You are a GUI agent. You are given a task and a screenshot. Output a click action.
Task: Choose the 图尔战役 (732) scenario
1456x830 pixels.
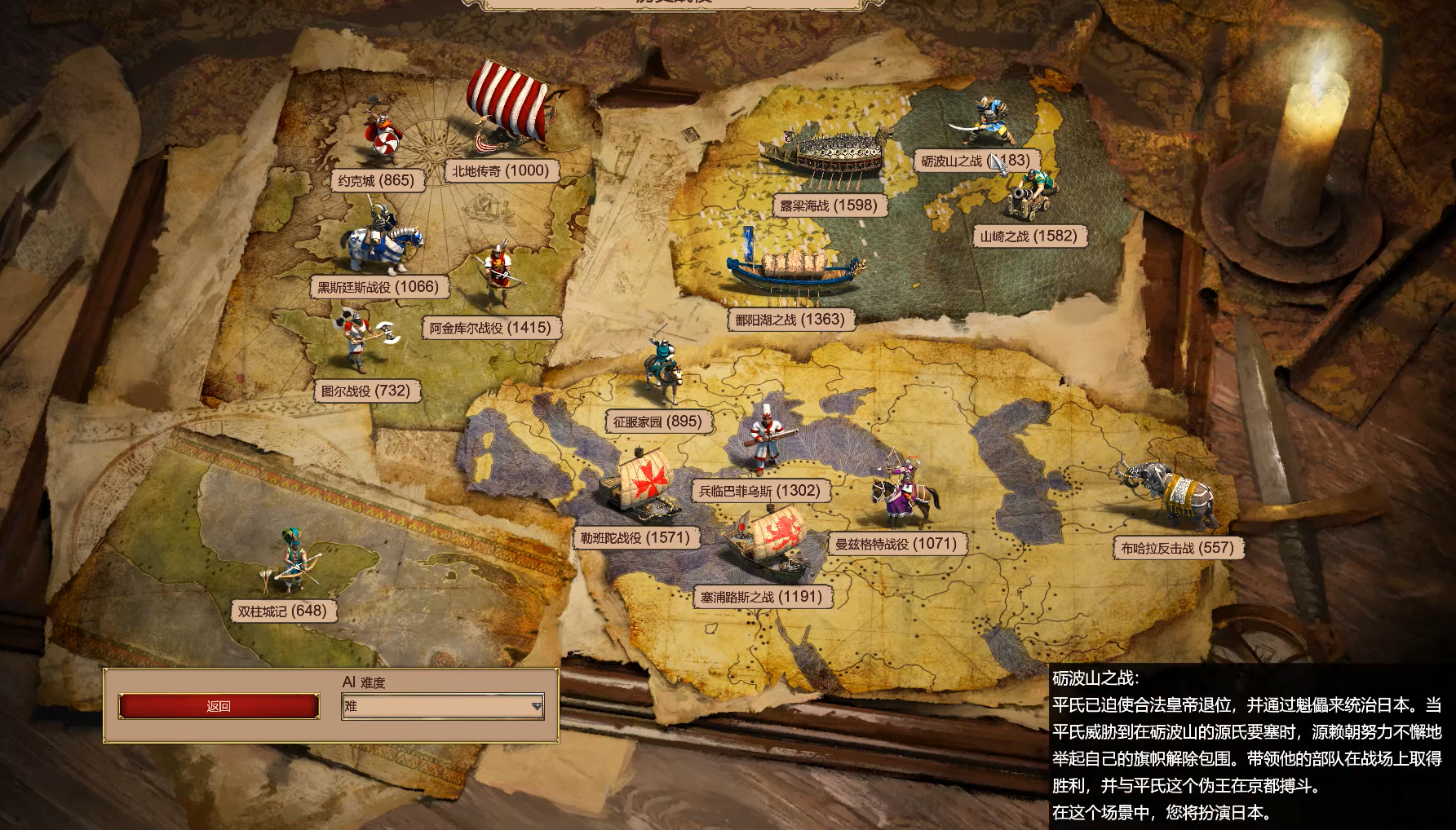pos(365,391)
